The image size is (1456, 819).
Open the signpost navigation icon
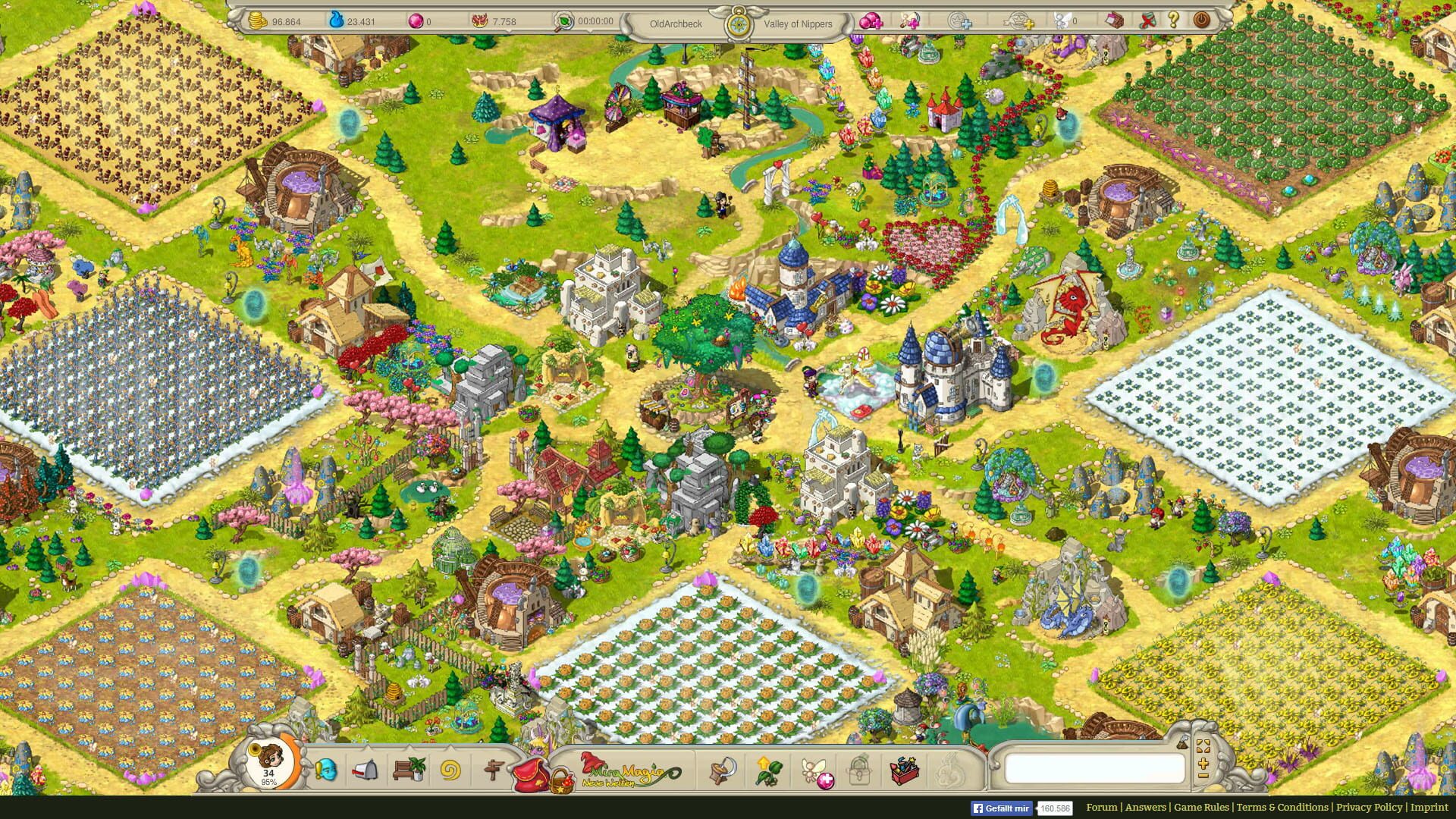(x=494, y=770)
